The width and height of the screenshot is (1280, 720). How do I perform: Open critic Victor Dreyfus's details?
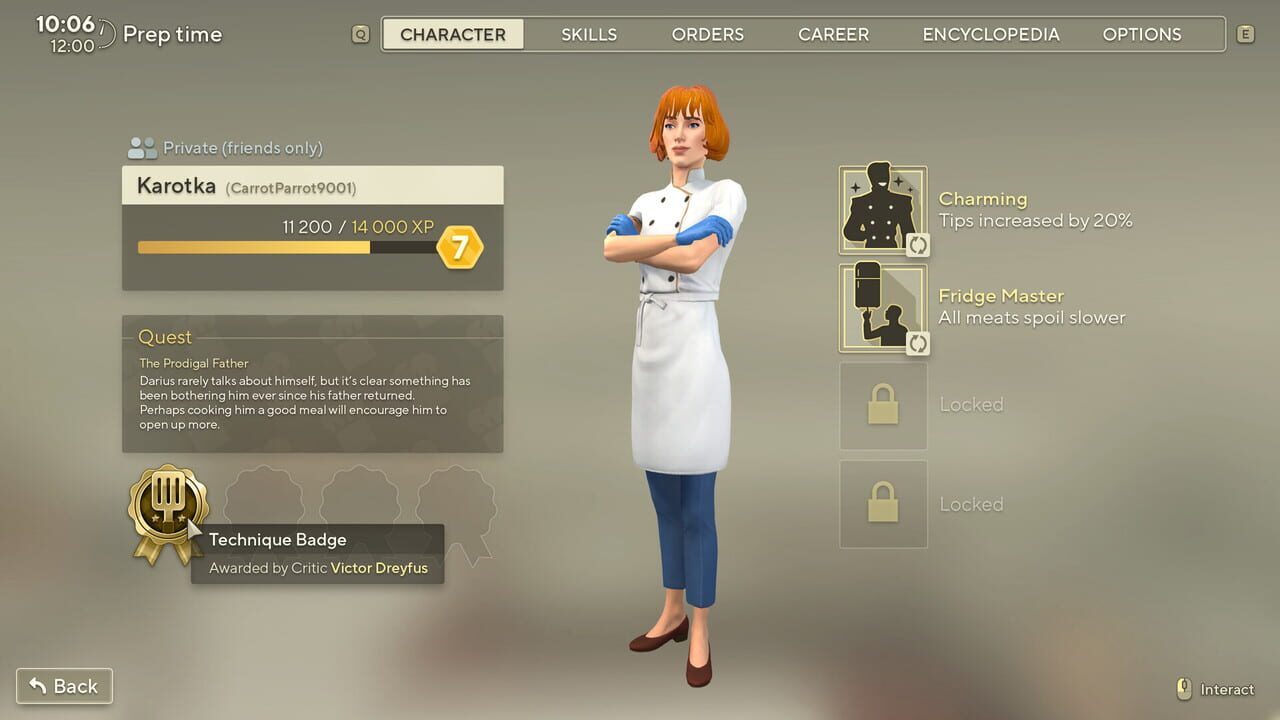378,567
